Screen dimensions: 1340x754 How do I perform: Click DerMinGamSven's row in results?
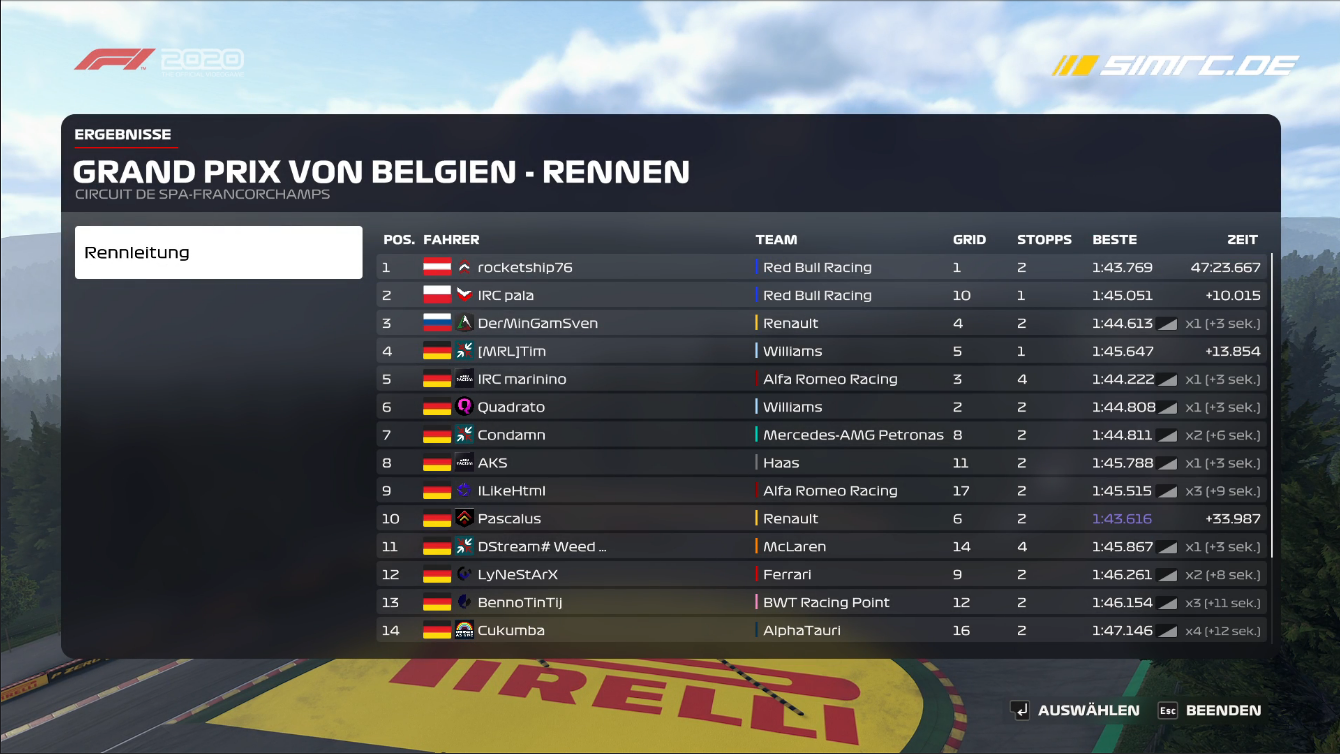pyautogui.click(x=820, y=323)
